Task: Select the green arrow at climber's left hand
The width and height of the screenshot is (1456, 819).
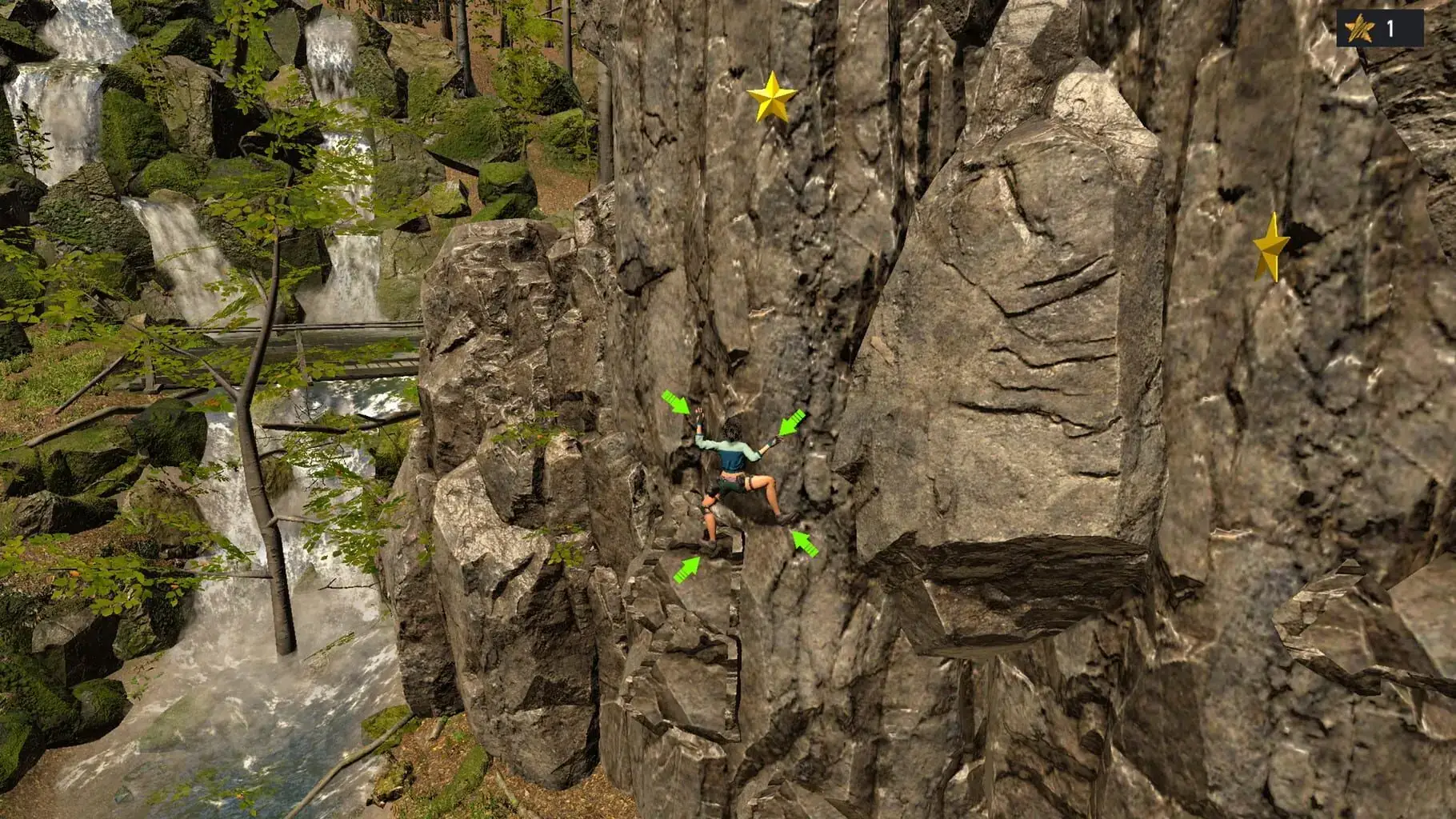Action: point(677,402)
